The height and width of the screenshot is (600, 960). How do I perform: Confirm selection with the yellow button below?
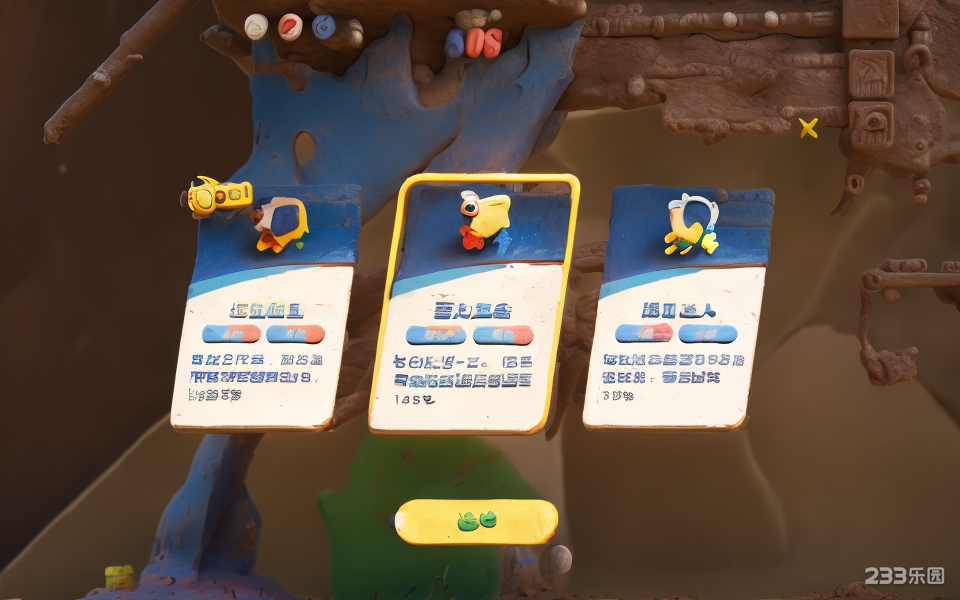pyautogui.click(x=476, y=521)
